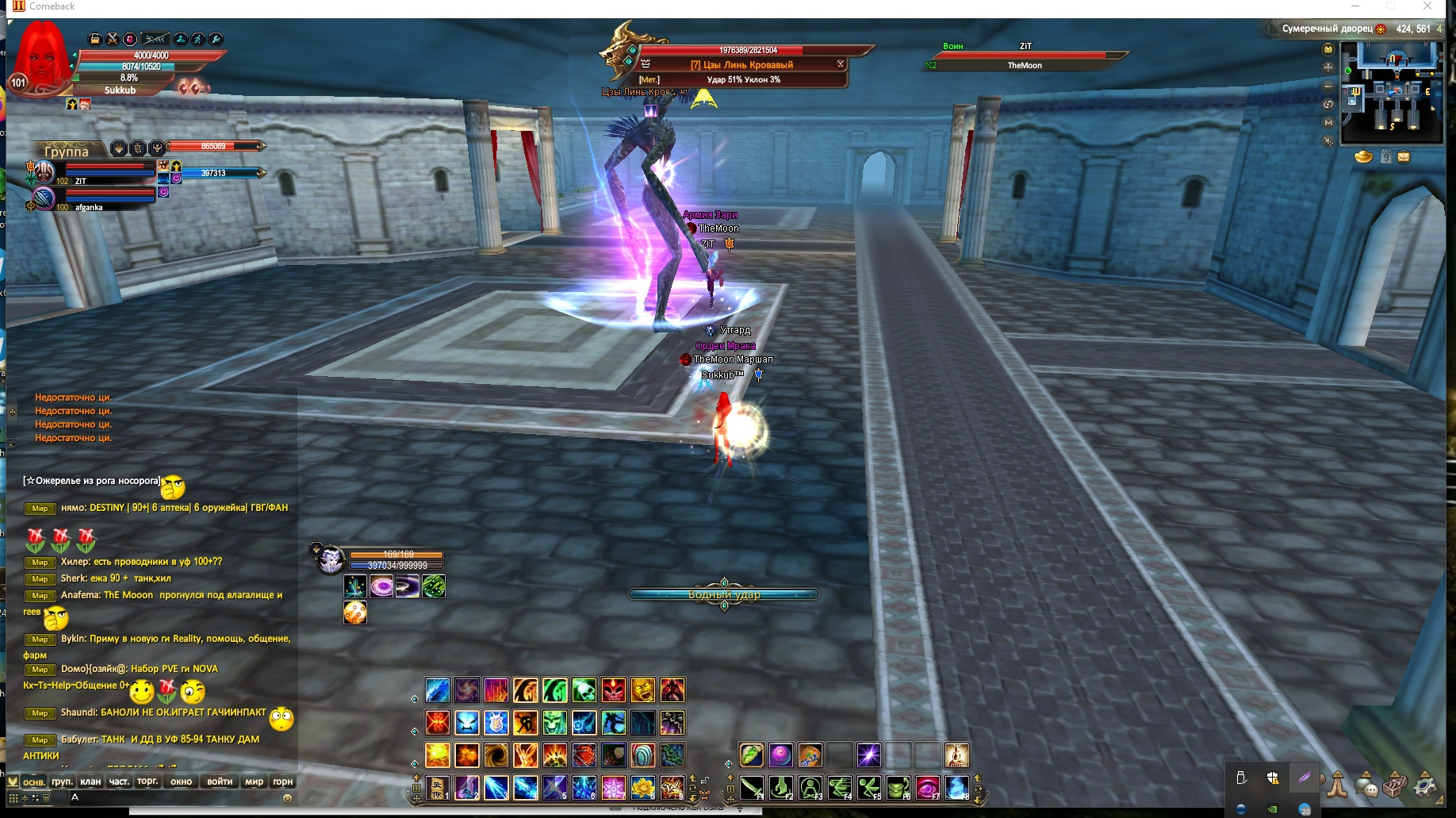
Task: Open the gold ingot shop icon
Action: click(1364, 156)
